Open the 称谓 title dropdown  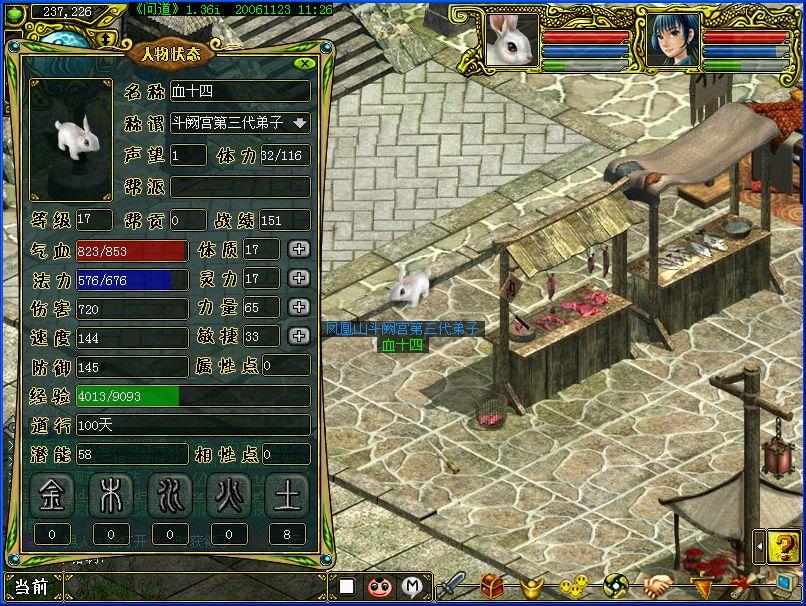point(300,124)
